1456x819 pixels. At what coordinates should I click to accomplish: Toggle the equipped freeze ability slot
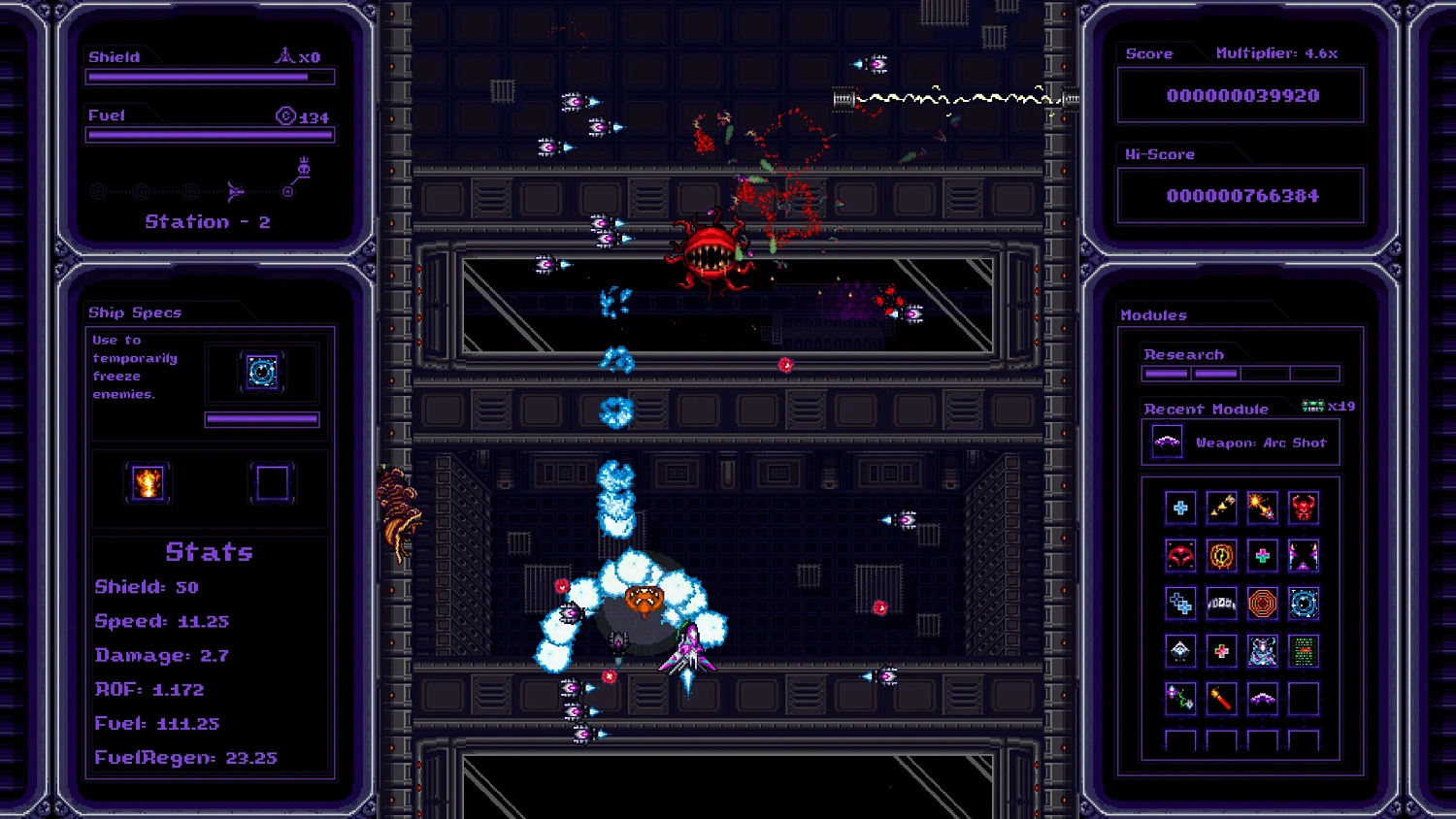point(262,371)
